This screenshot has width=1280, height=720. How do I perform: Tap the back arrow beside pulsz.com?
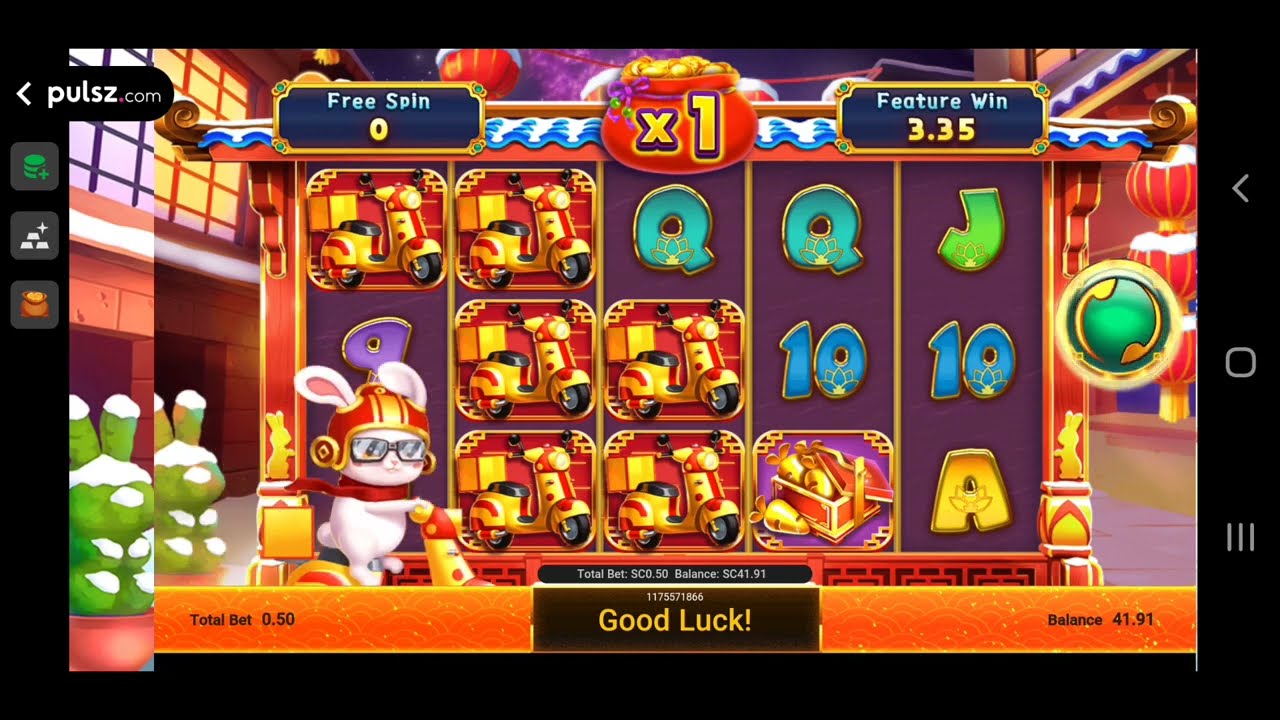coord(22,93)
